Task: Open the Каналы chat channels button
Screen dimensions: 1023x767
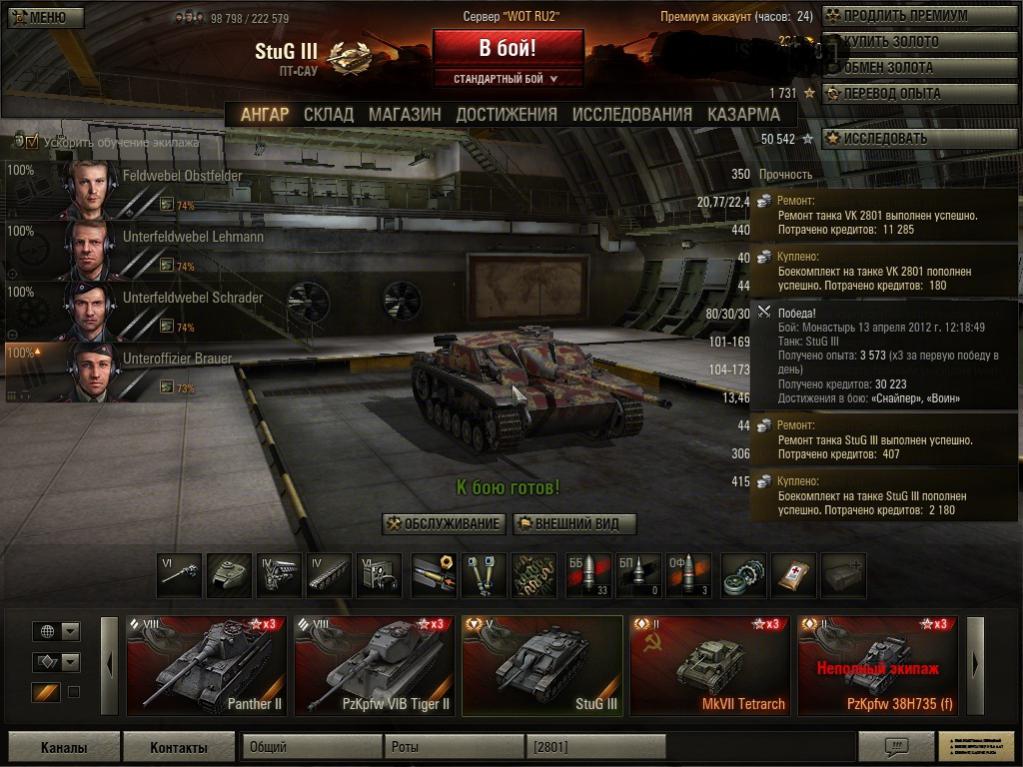Action: pos(64,747)
